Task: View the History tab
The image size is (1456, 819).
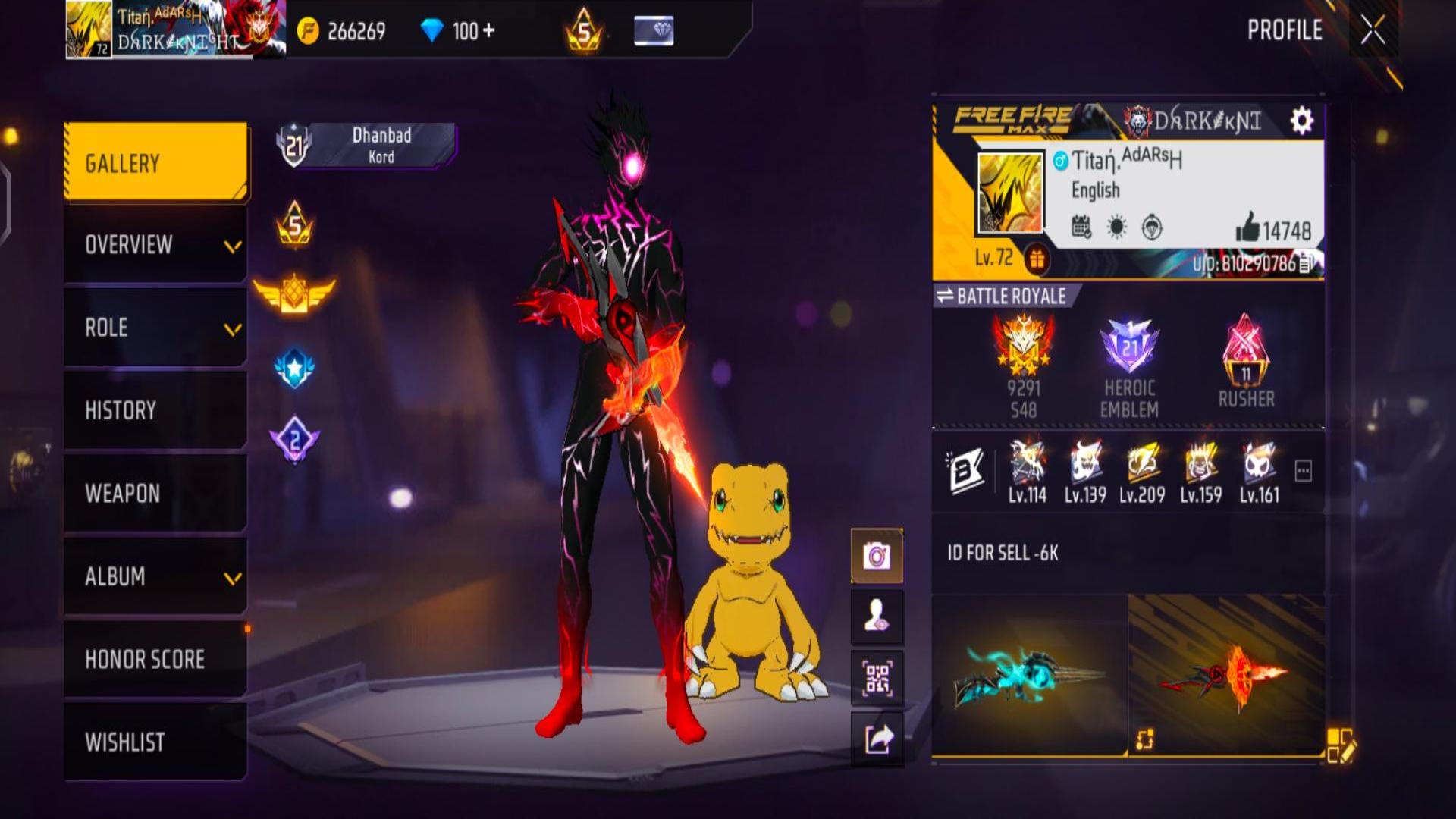Action: [x=155, y=410]
